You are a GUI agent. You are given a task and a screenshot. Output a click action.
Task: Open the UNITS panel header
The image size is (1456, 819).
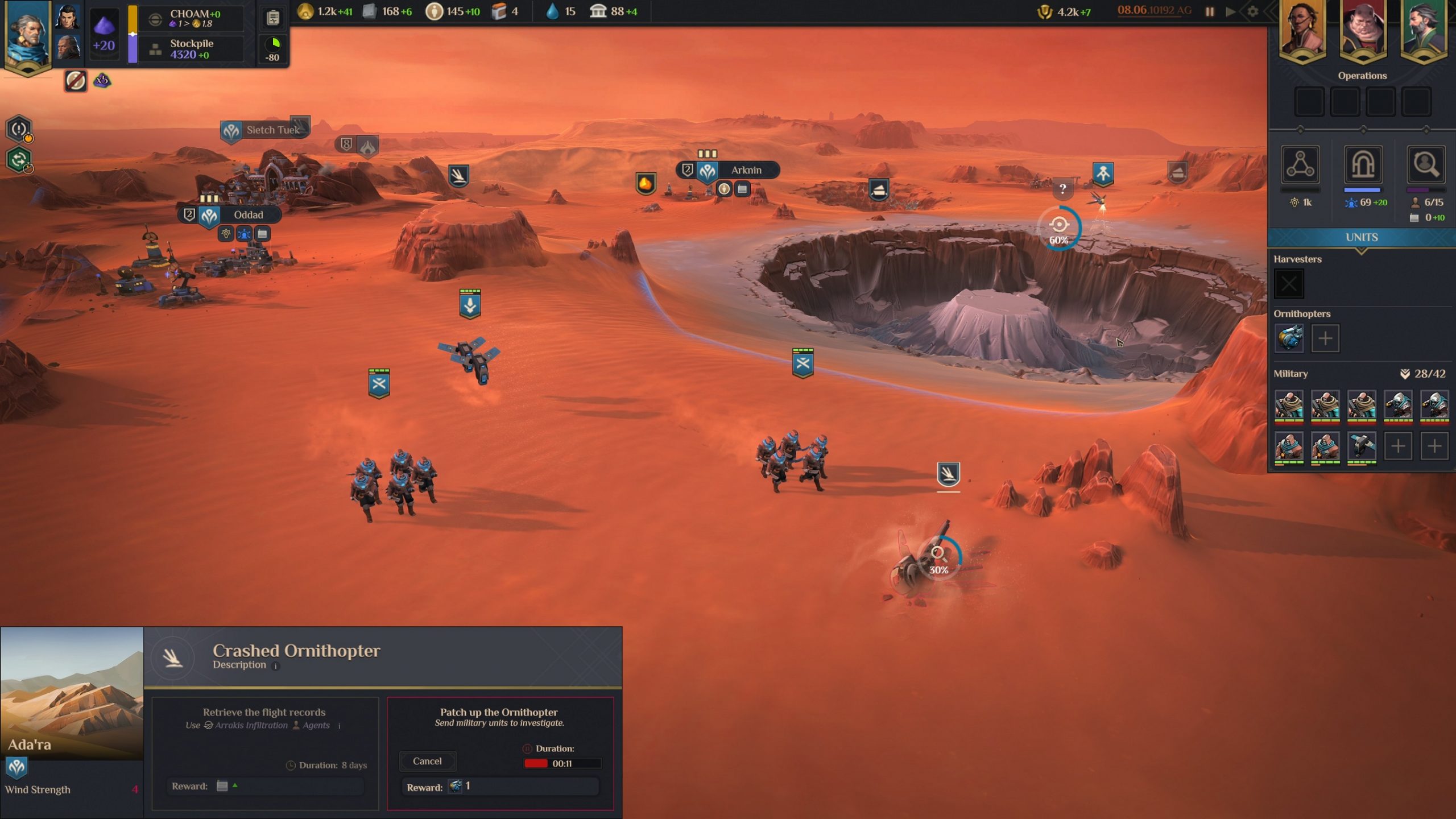pyautogui.click(x=1361, y=238)
